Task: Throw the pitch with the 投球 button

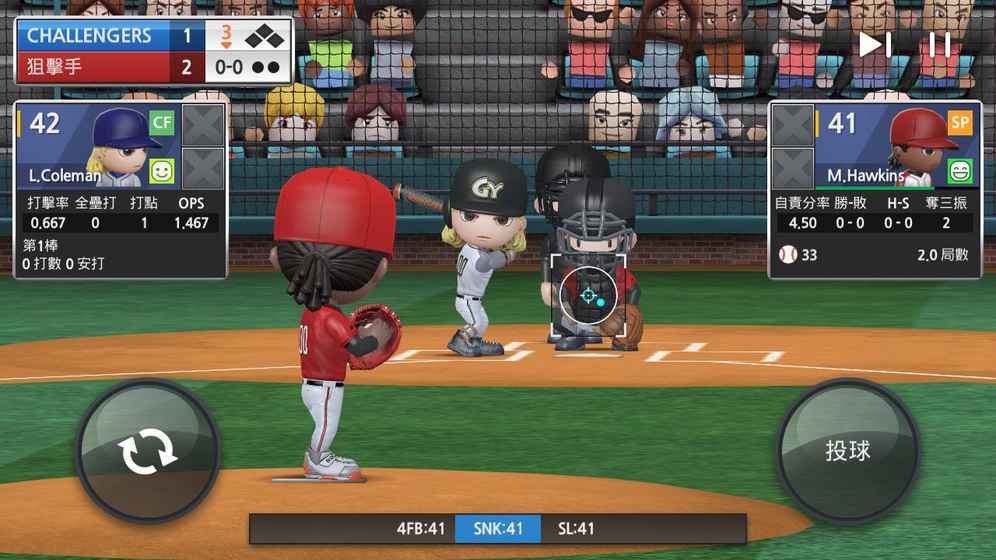Action: pos(848,451)
